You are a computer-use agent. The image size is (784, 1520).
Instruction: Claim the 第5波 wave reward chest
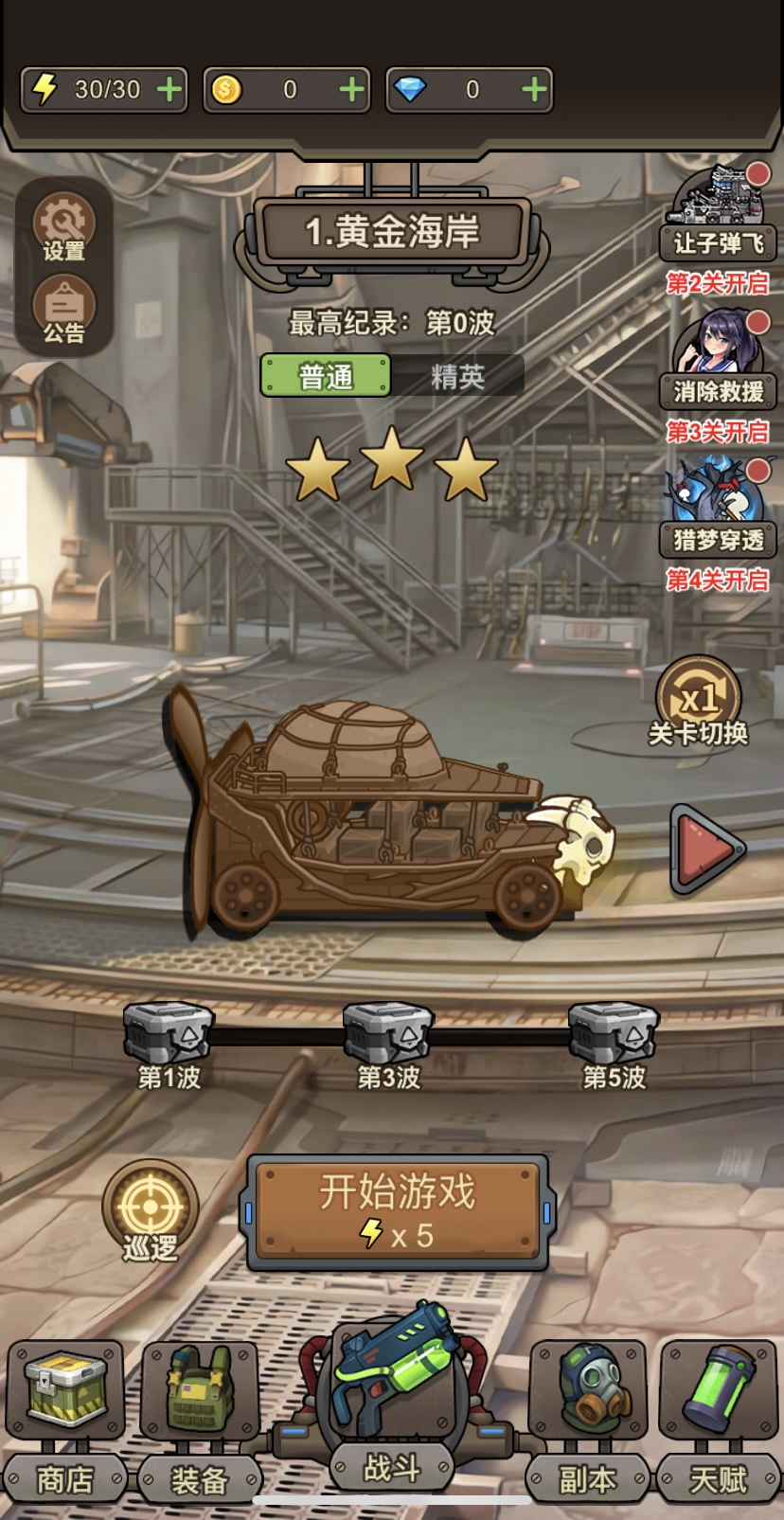point(614,1034)
